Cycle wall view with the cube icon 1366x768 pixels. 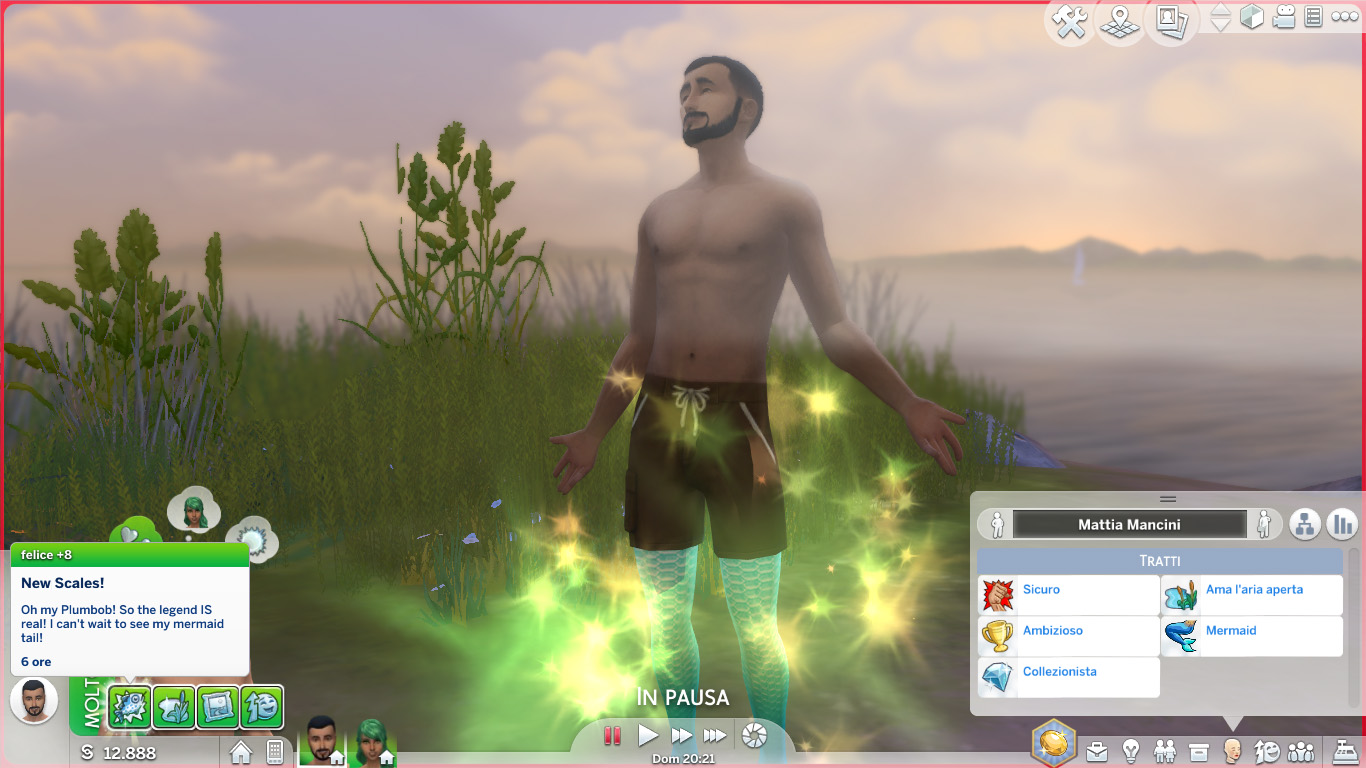(x=1252, y=18)
